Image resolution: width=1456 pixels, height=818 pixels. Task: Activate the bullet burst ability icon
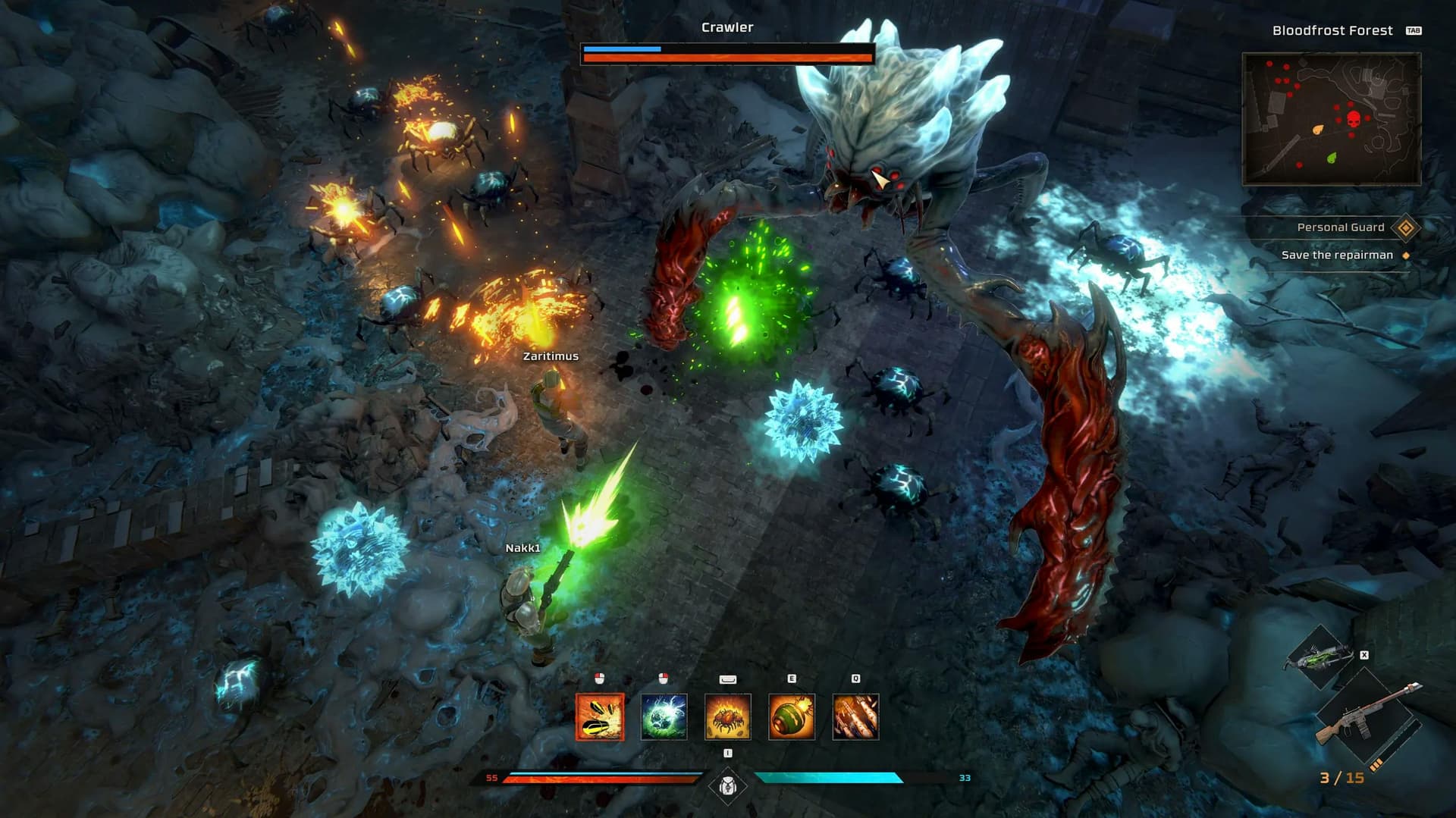(x=600, y=716)
